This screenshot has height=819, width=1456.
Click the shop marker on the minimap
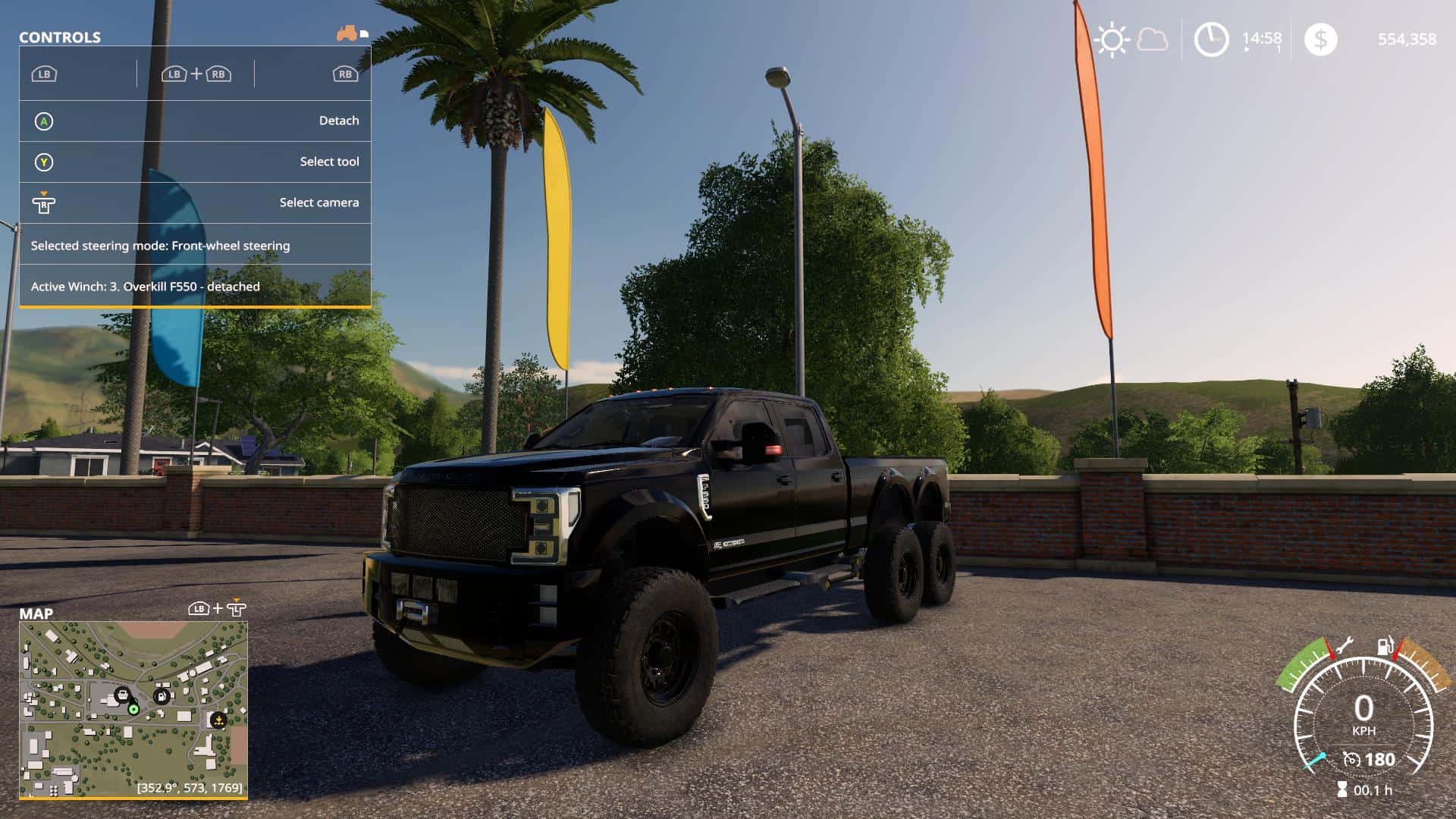pos(121,695)
